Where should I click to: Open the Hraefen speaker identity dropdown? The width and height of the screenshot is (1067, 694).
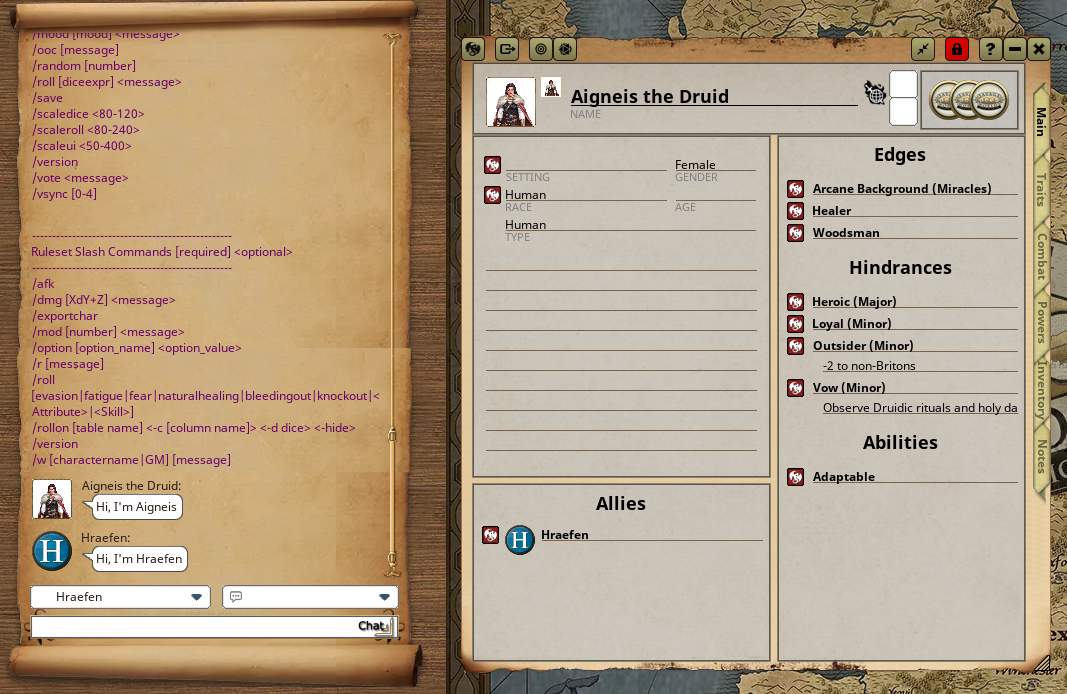coord(120,597)
